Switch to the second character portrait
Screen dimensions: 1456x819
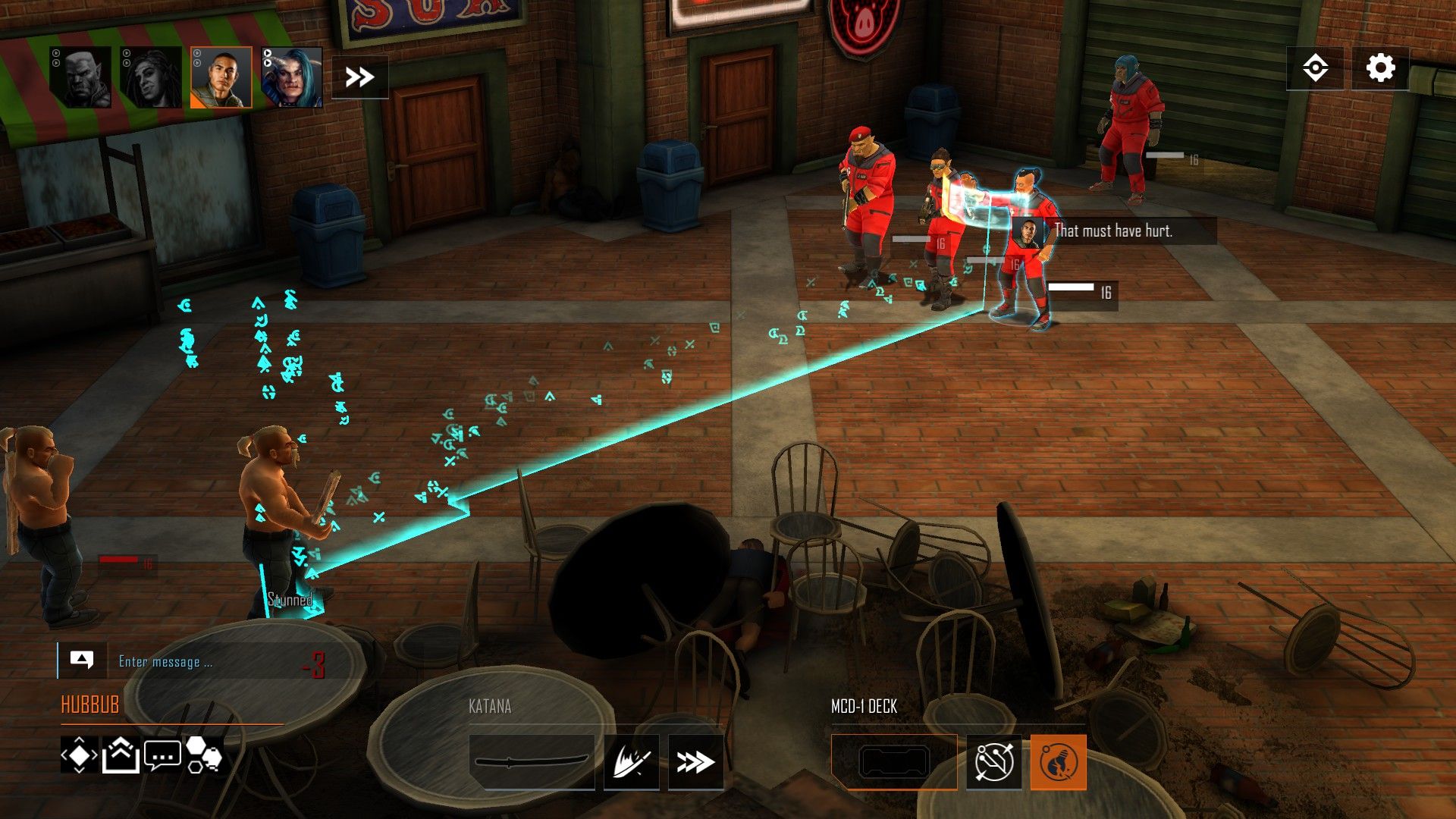[x=152, y=76]
